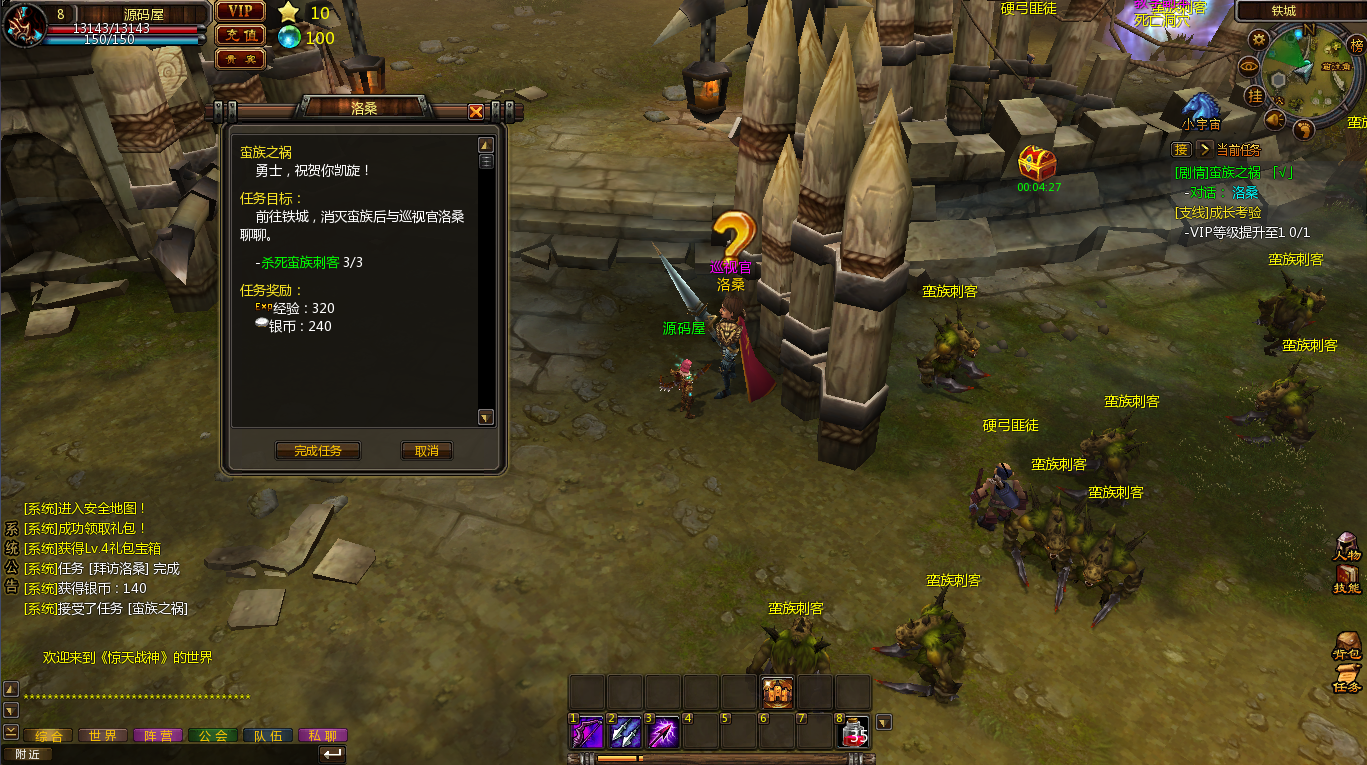Close the 洛桑 dialog window
The width and height of the screenshot is (1367, 765).
point(476,112)
